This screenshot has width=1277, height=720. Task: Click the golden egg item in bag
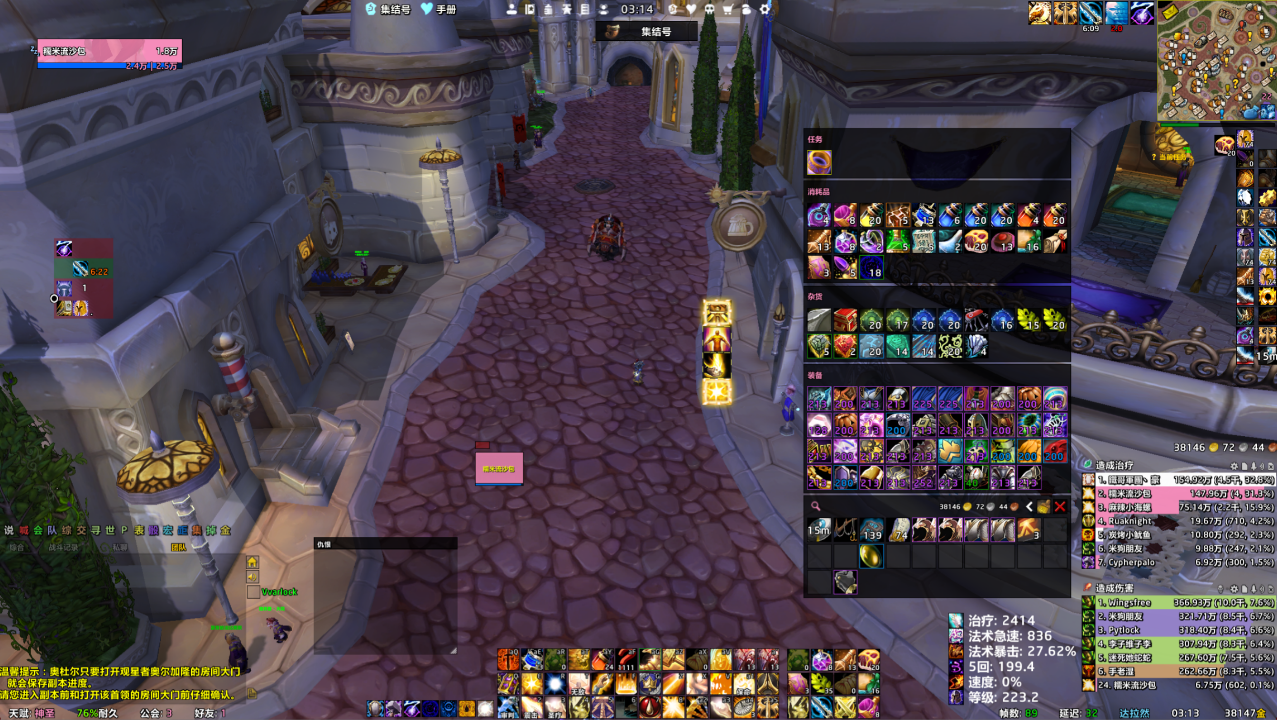pos(870,555)
